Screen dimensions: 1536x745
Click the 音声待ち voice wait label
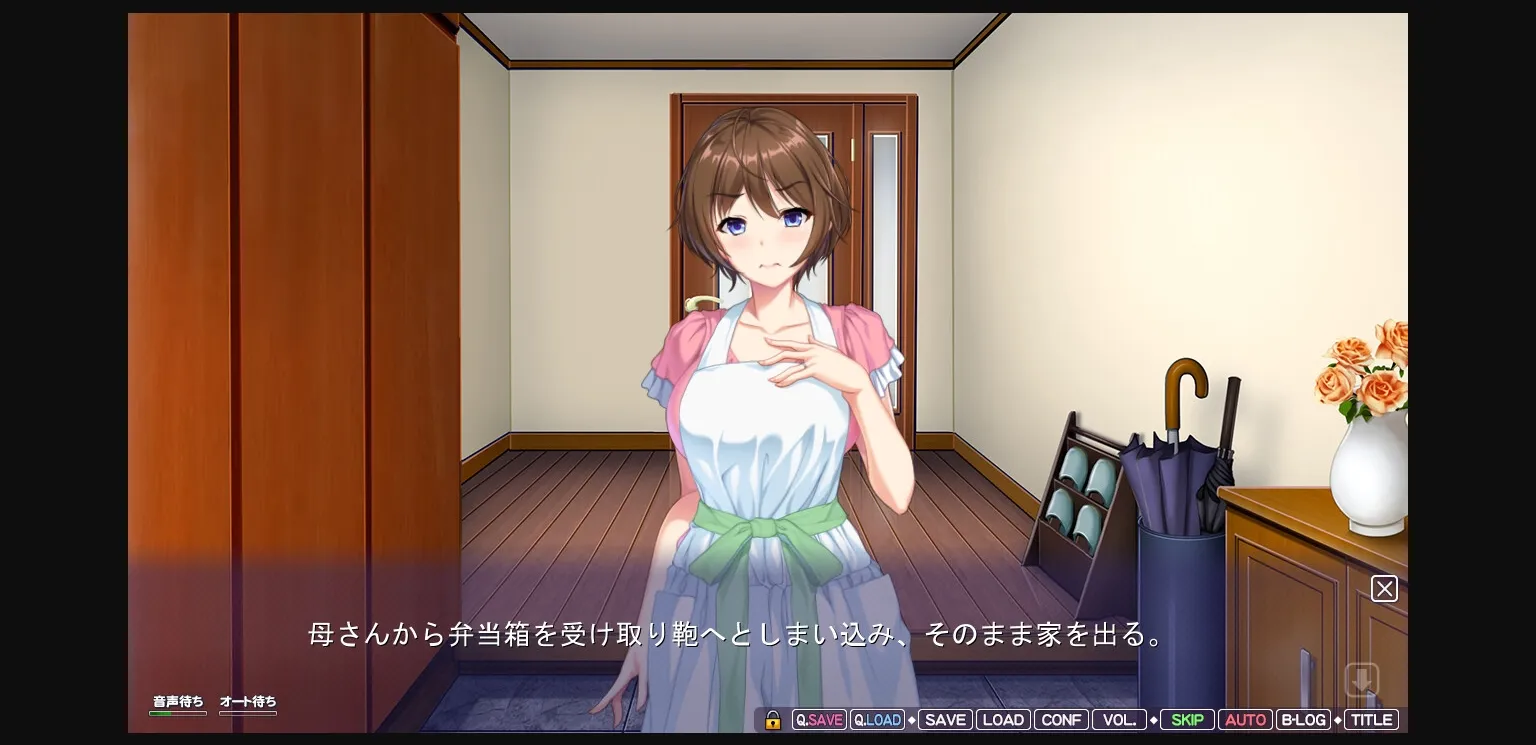tap(178, 701)
